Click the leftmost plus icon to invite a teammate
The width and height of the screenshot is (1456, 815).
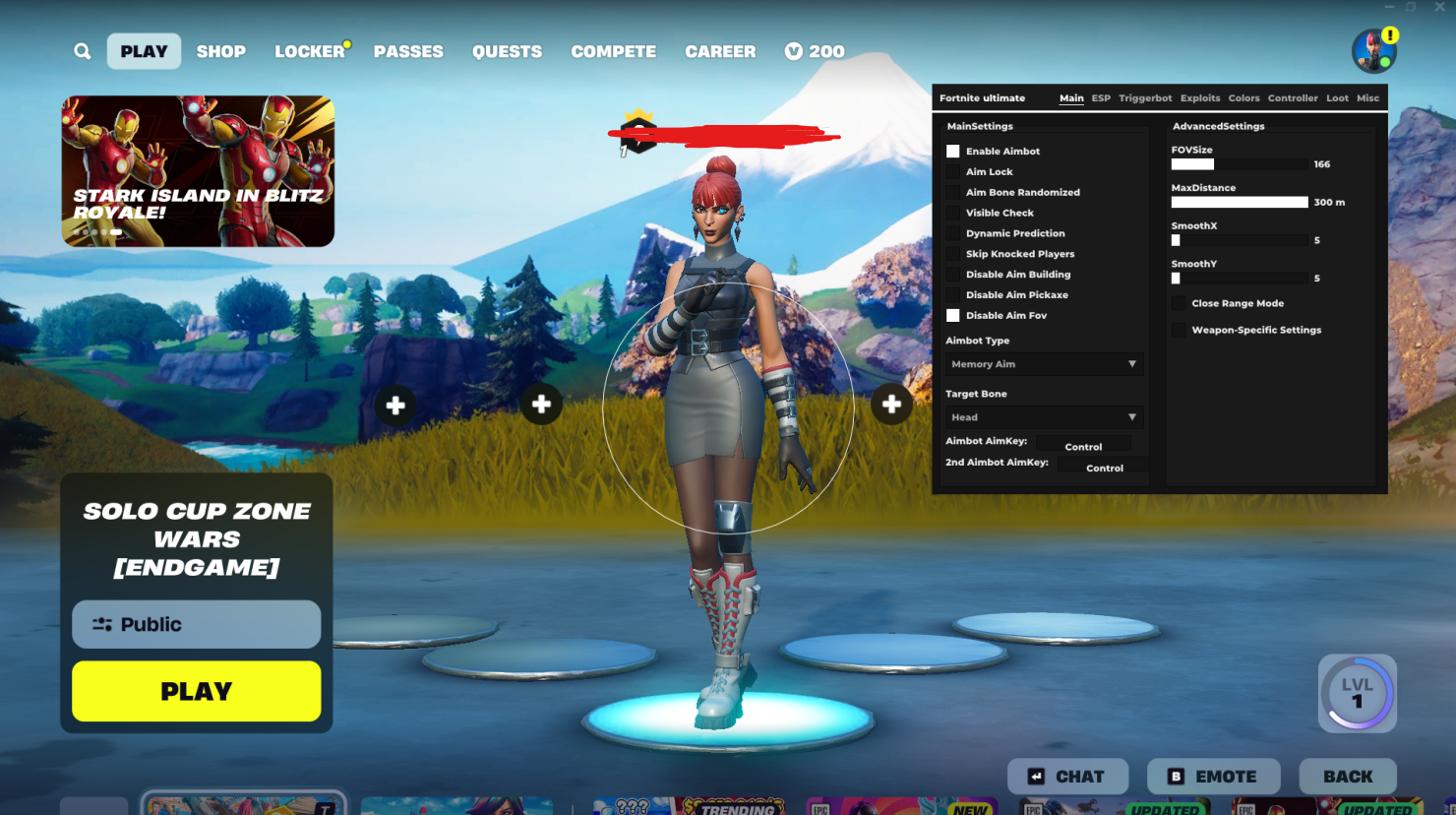click(x=394, y=405)
